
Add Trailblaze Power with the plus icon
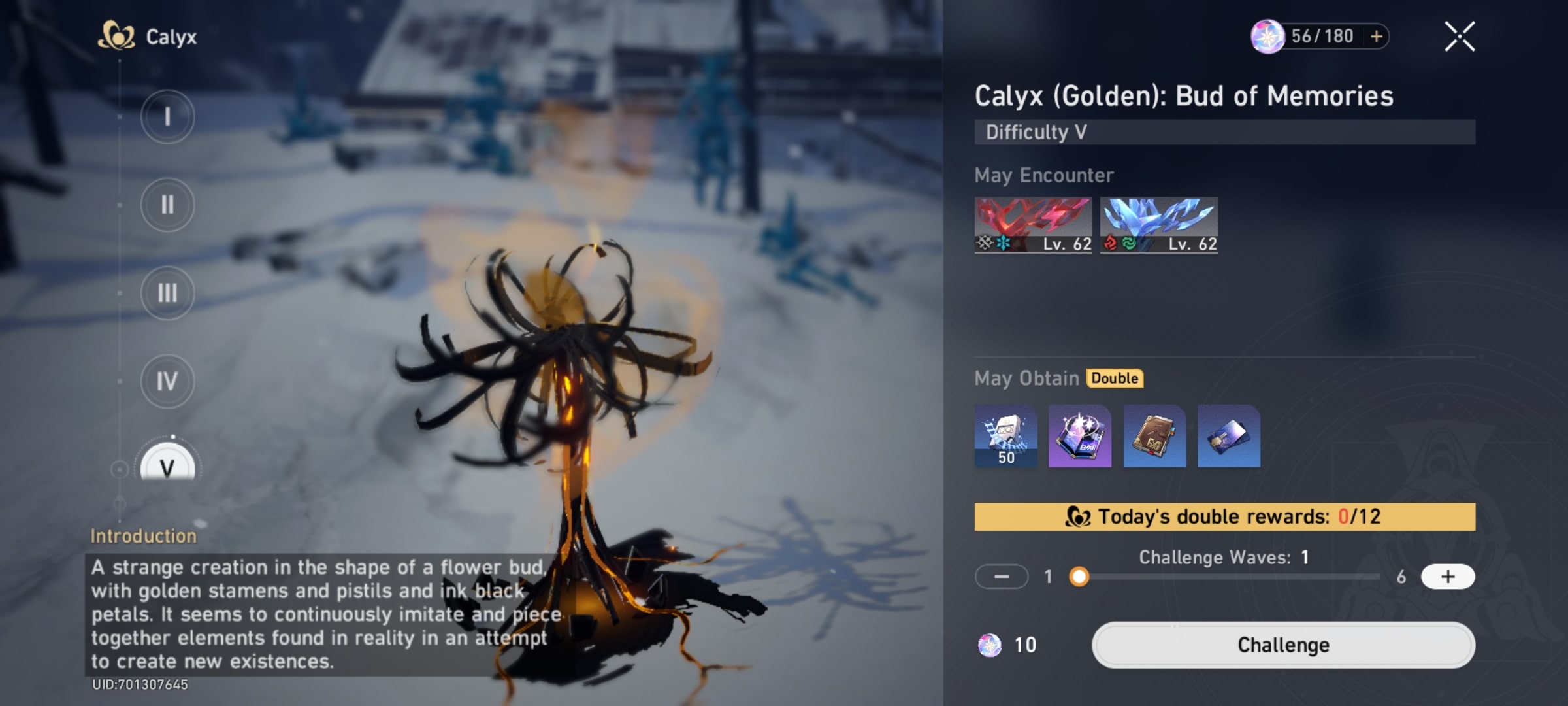[x=1377, y=37]
